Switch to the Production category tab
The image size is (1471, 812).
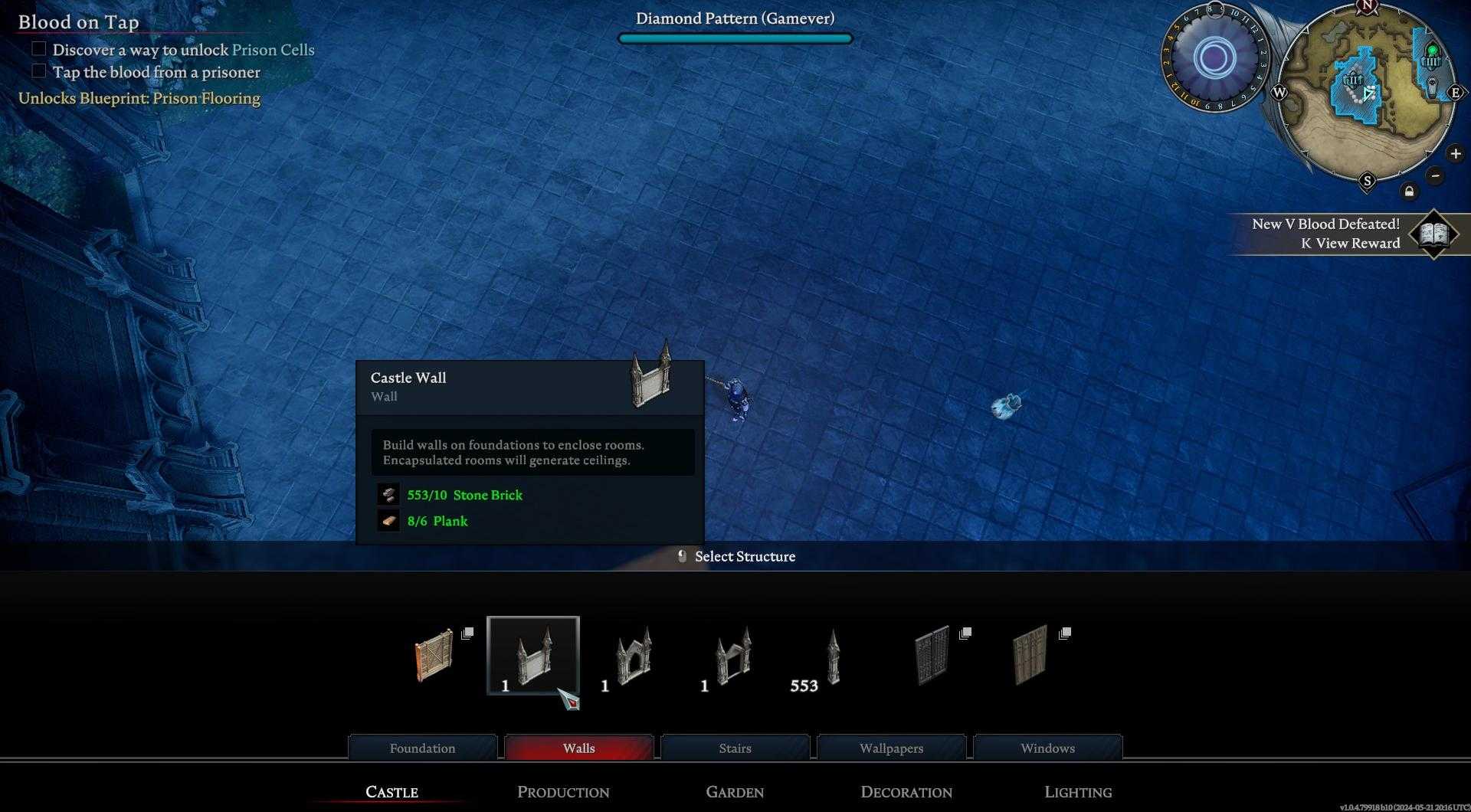563,791
